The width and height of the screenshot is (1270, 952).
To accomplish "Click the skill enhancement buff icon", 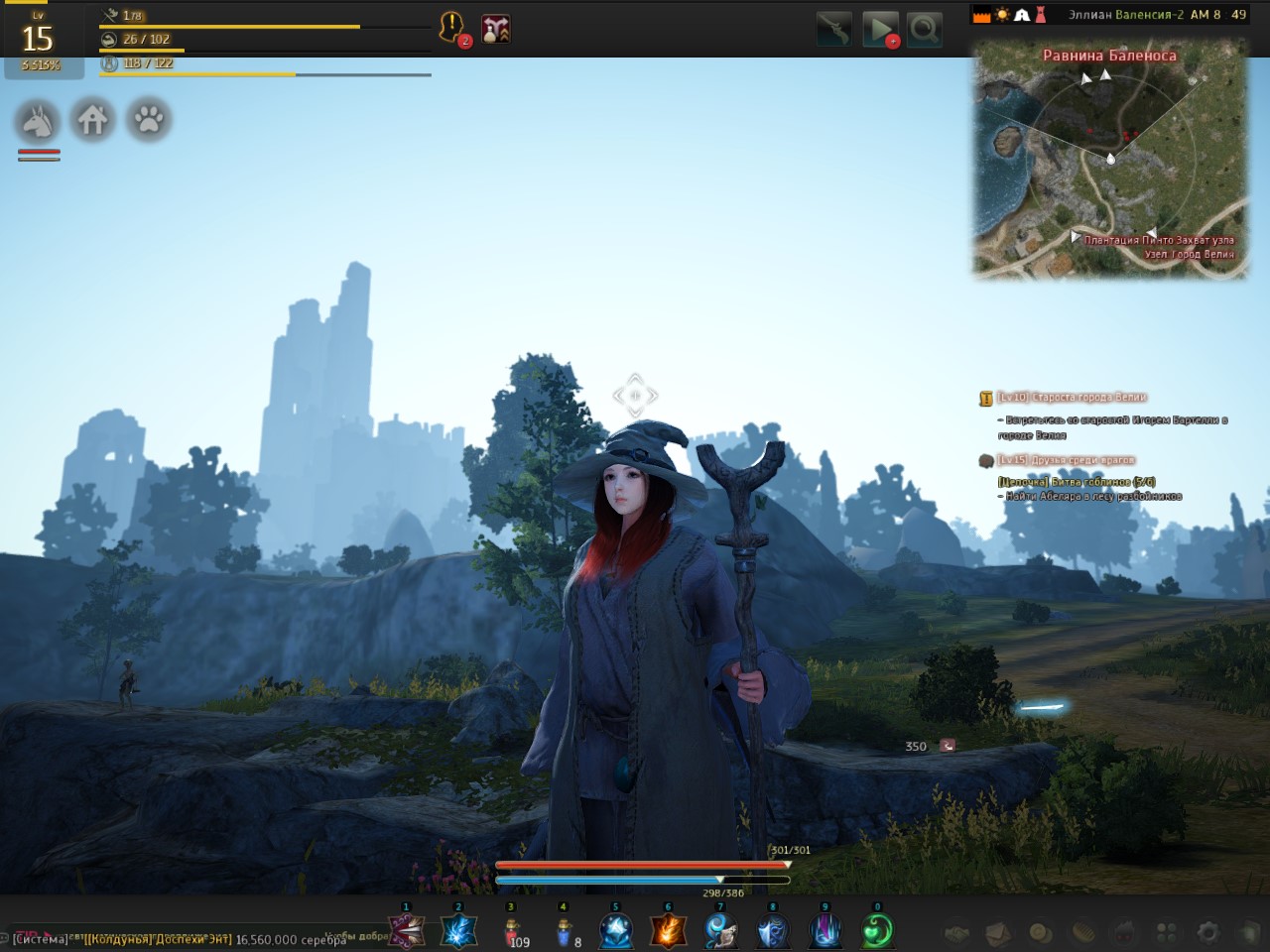I will pyautogui.click(x=495, y=29).
